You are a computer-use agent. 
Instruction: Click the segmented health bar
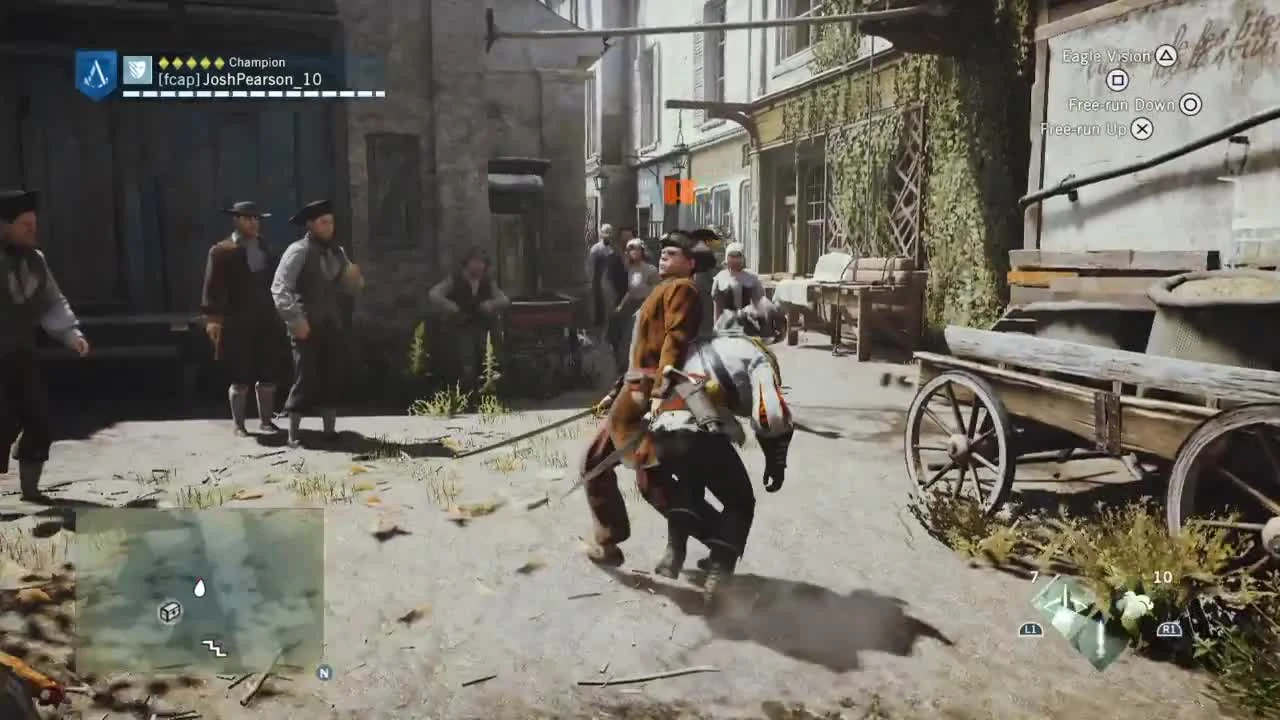coord(255,93)
